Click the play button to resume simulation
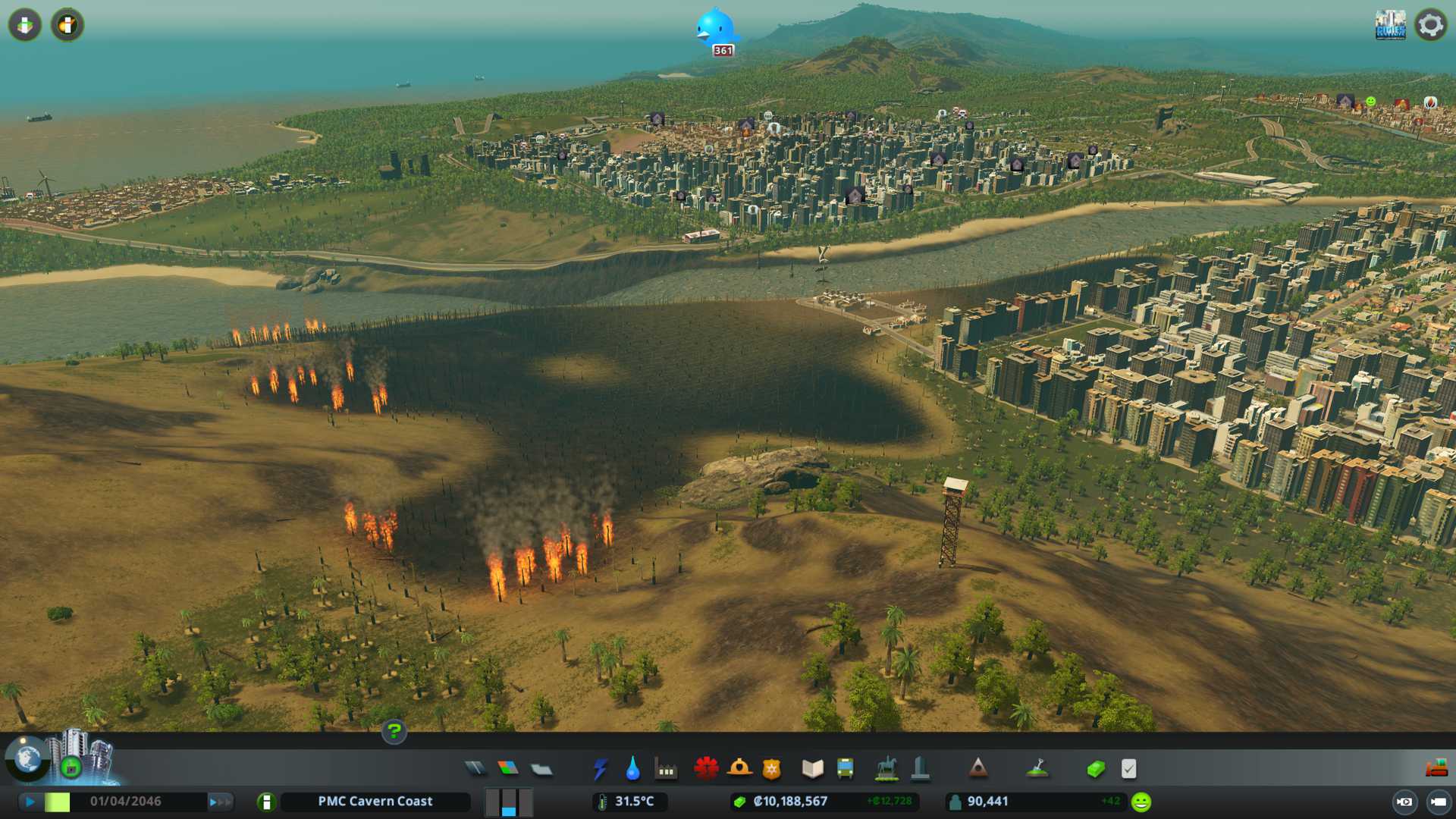 point(30,802)
